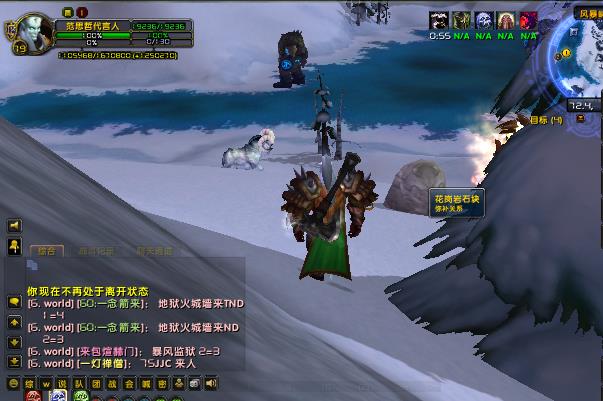Click the chat up arrow button
The height and width of the screenshot is (401, 603).
14,322
